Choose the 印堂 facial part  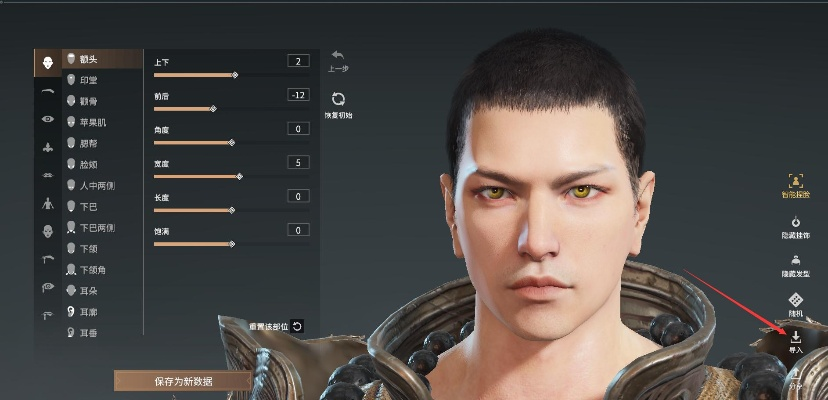[88, 80]
